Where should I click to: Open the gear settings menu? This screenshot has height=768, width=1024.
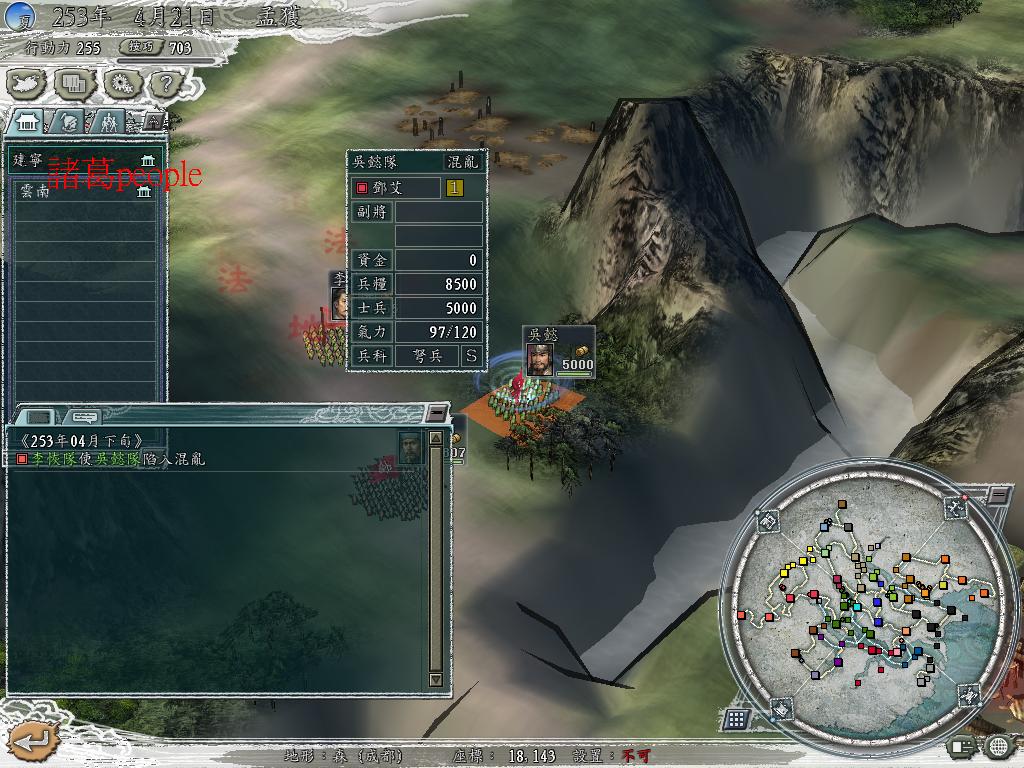point(121,83)
